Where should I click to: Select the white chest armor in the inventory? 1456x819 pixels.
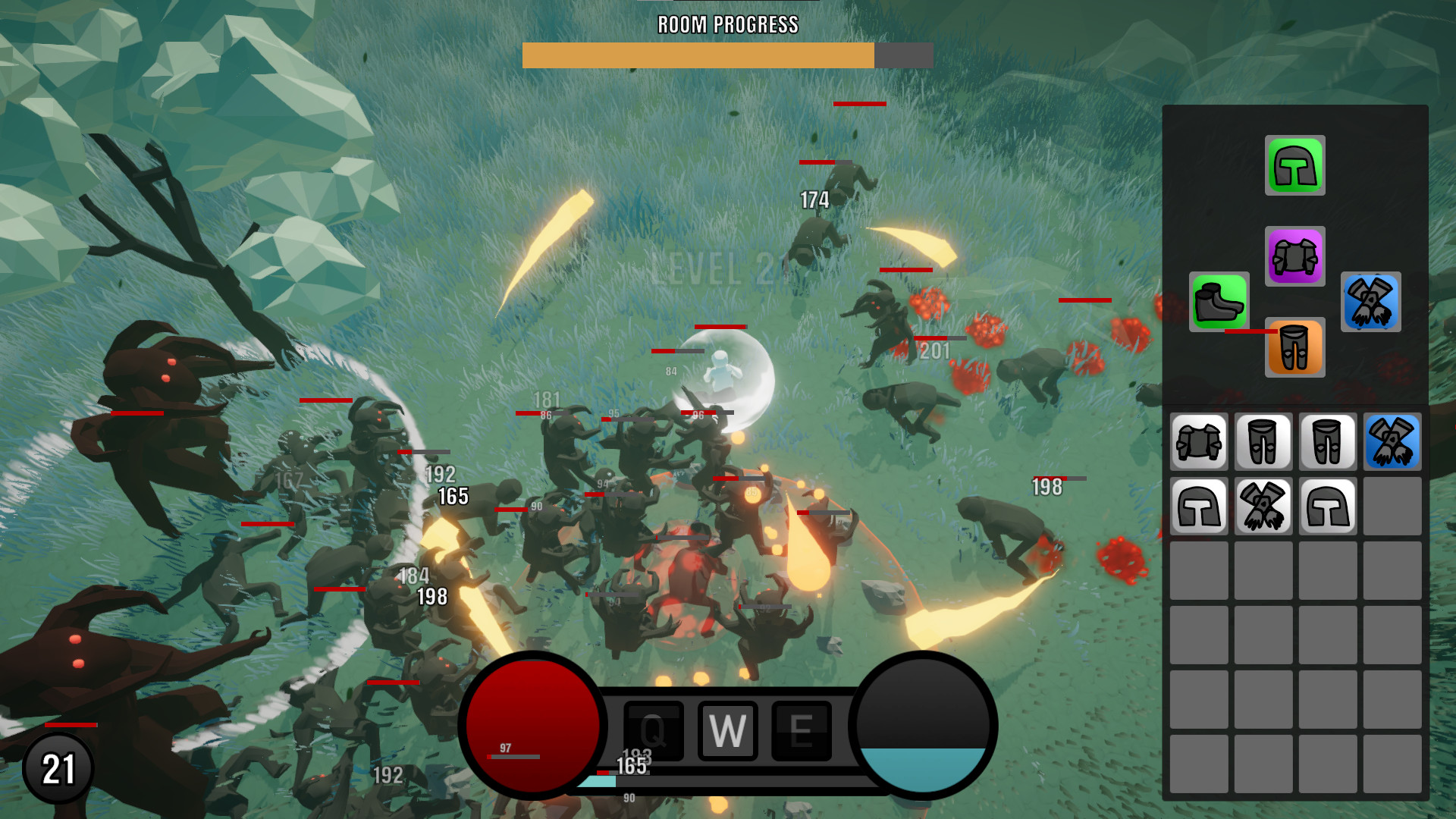click(x=1198, y=441)
